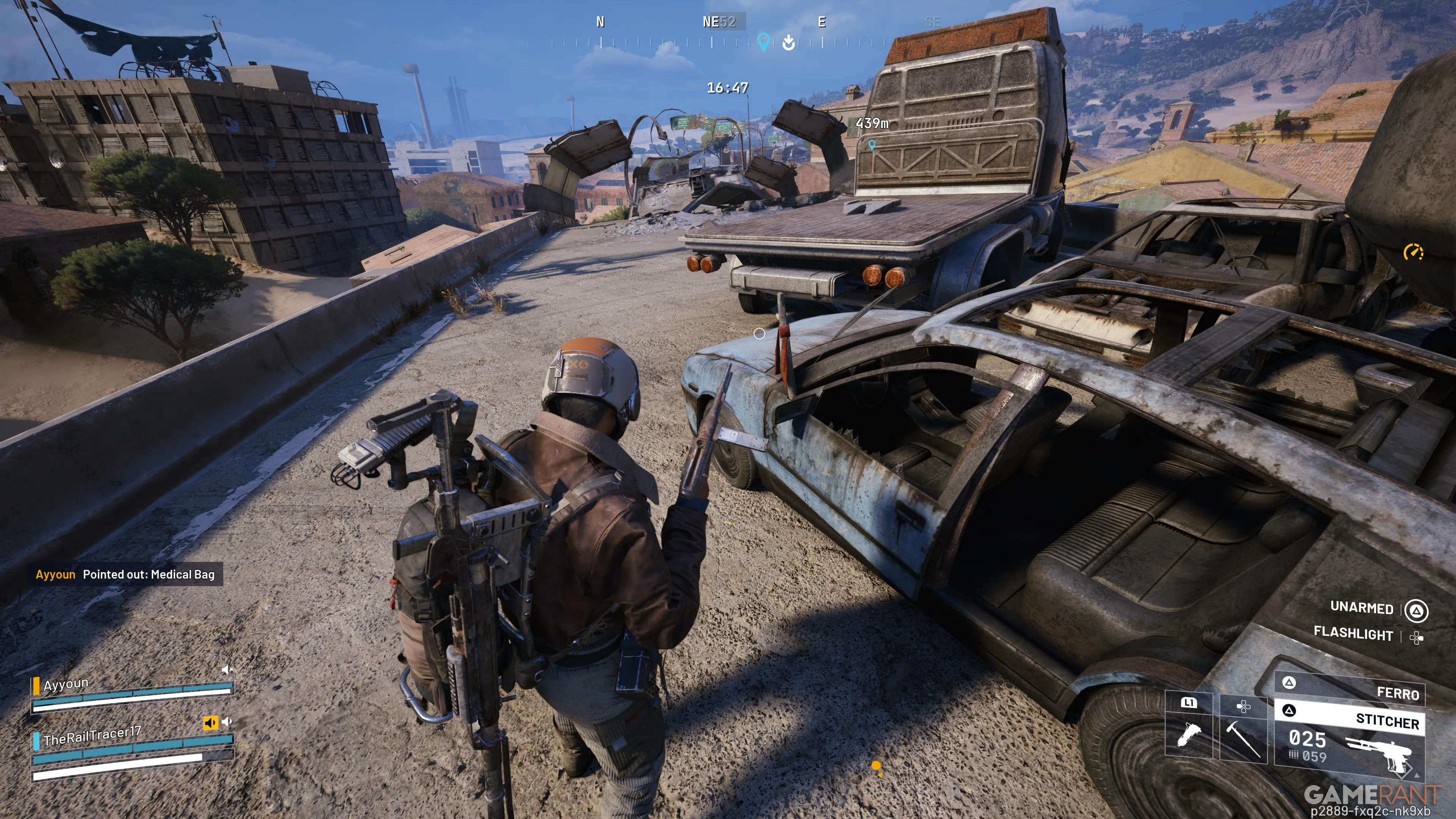Image resolution: width=1456 pixels, height=819 pixels.
Task: Click Ayyoun's squad member name
Action: pos(66,684)
